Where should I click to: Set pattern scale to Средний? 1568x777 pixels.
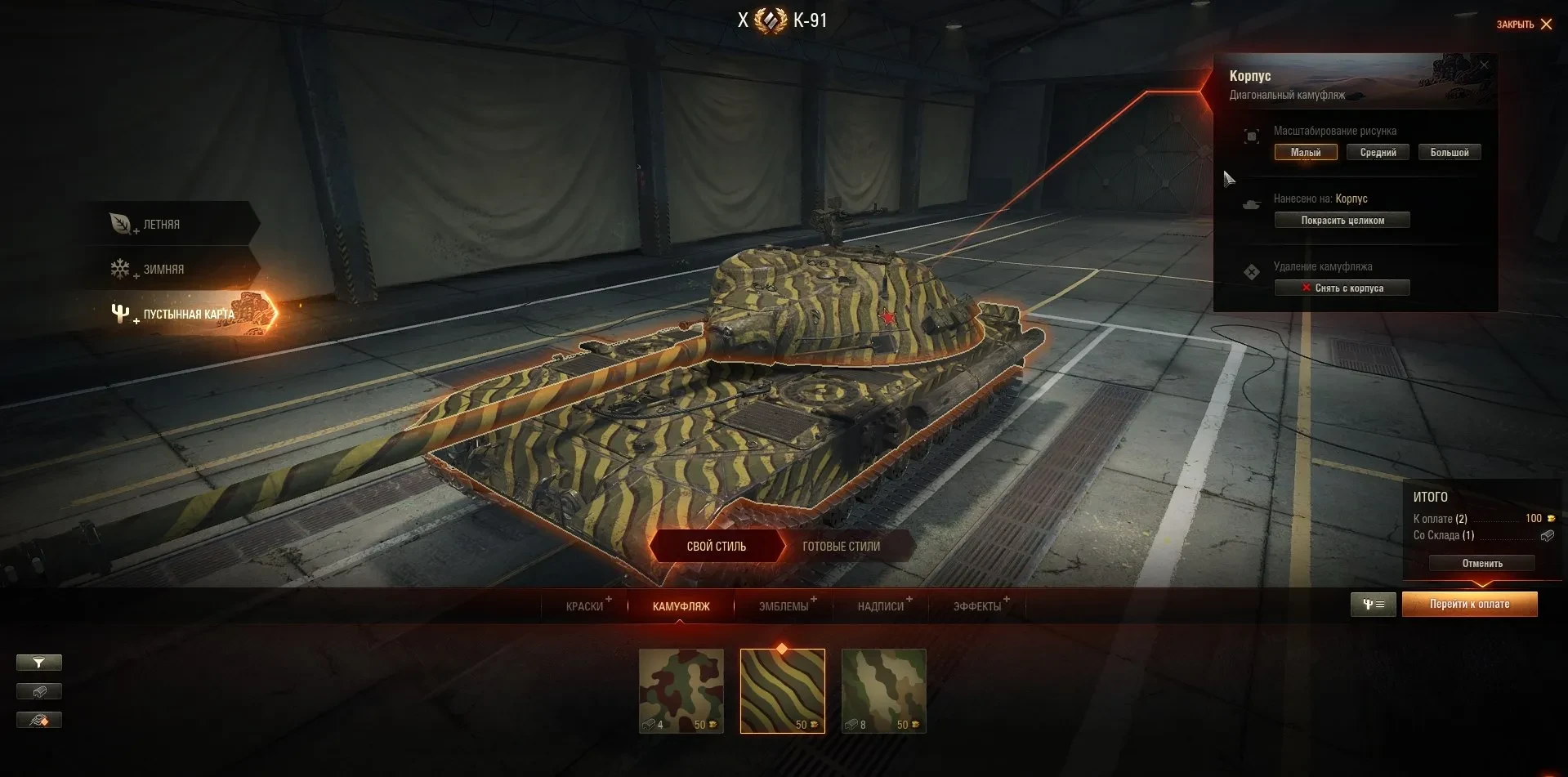tap(1378, 153)
